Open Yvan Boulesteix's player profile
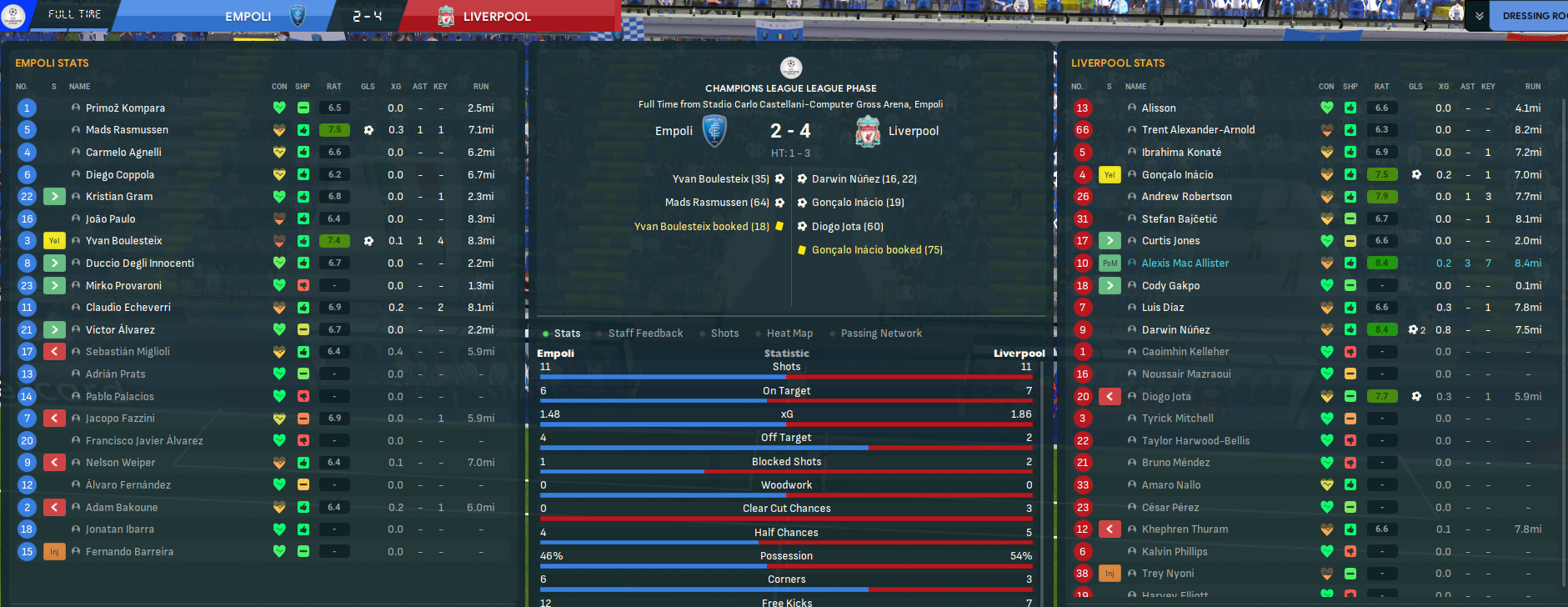The height and width of the screenshot is (607, 1568). (123, 241)
